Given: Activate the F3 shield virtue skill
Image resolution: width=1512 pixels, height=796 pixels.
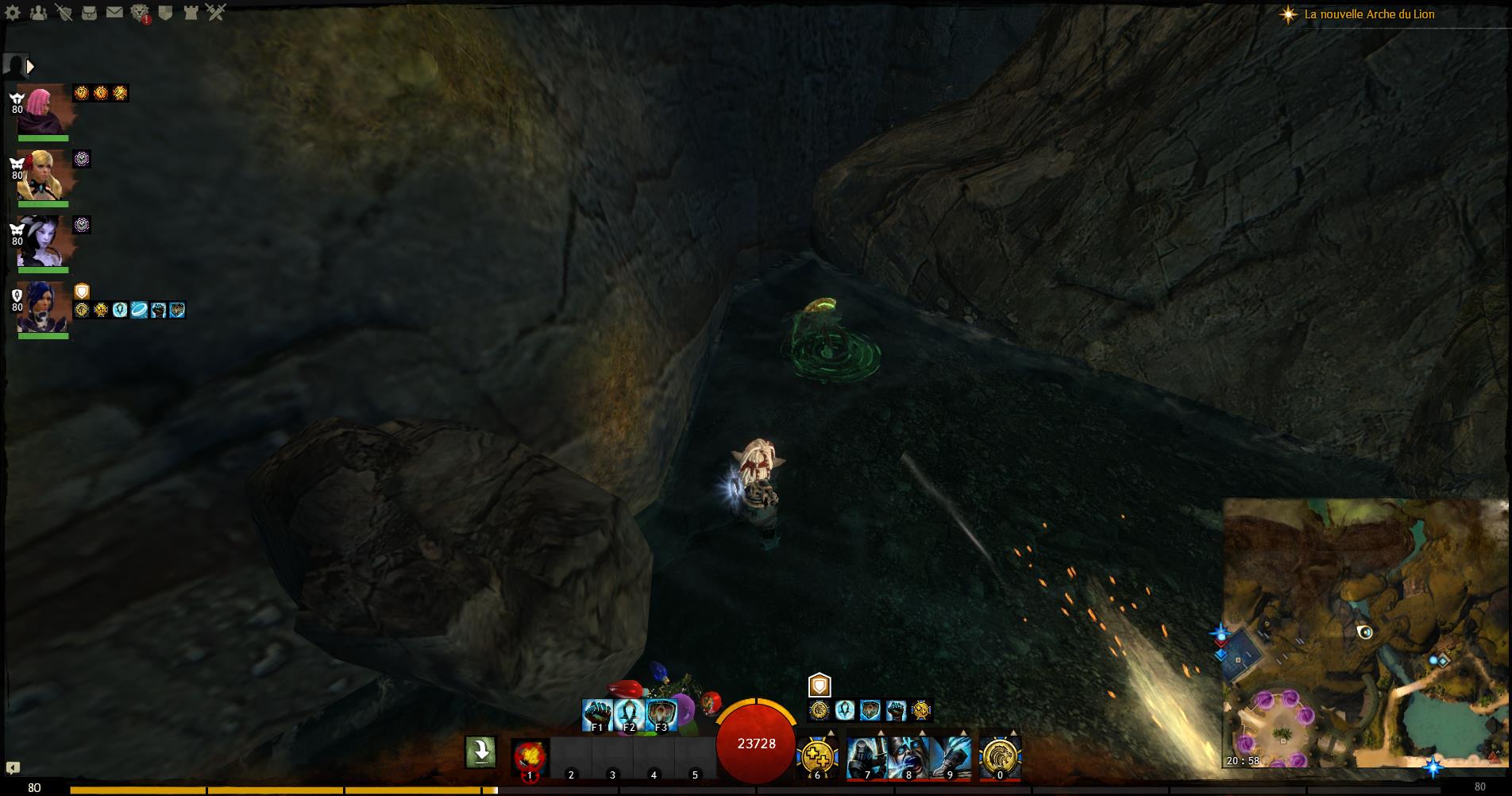Looking at the screenshot, I should pos(661,715).
